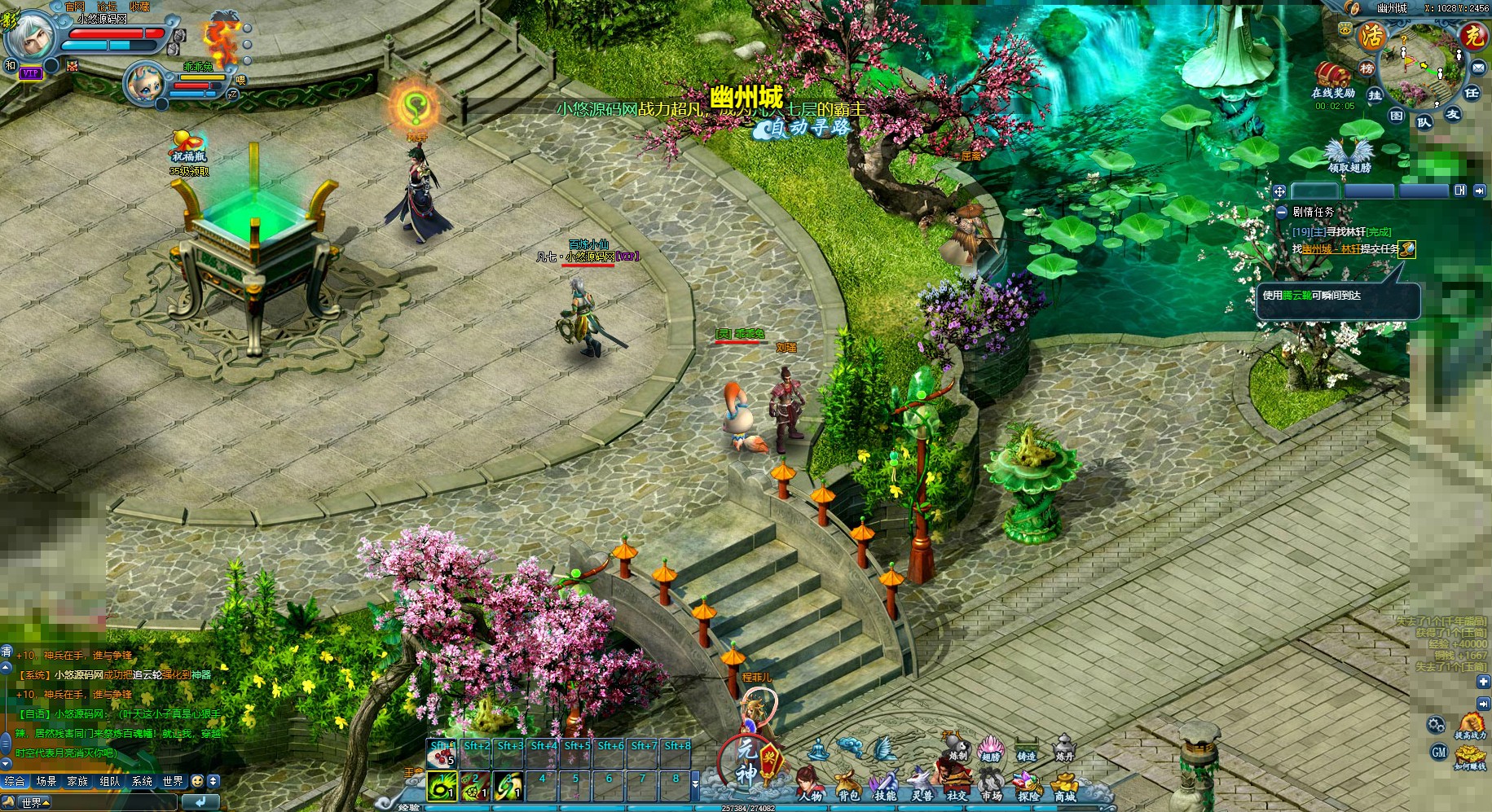1492x812 pixels.
Task: Switch chat to the 系统 system tab
Action: 142,781
